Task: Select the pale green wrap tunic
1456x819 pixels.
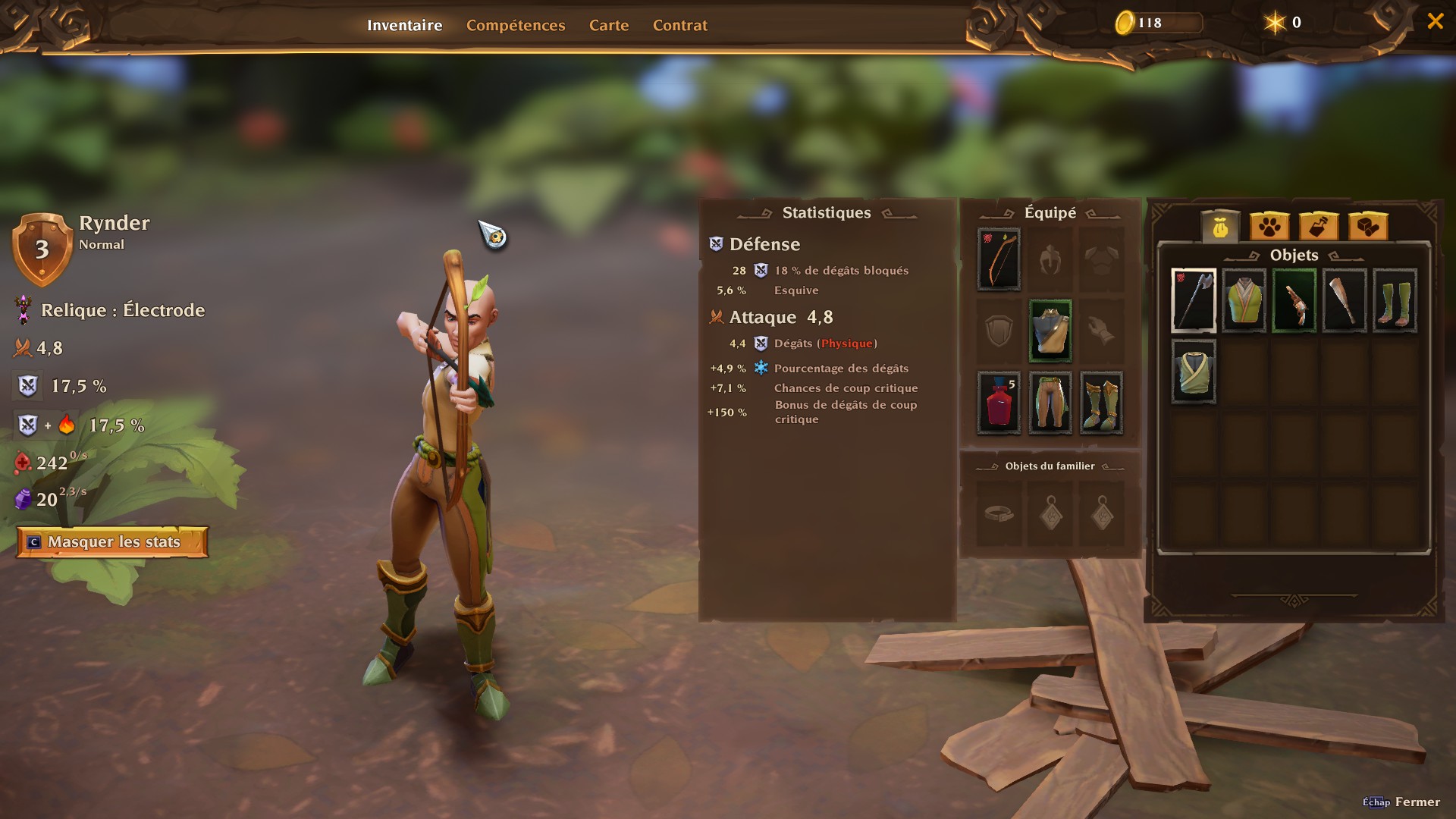Action: (1194, 372)
